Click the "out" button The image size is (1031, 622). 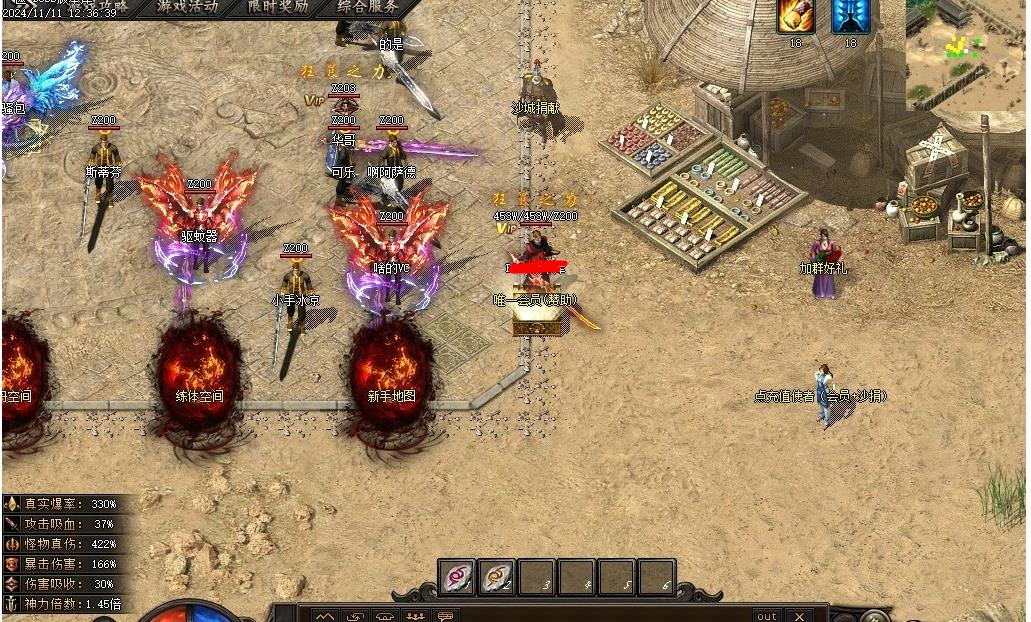[x=767, y=616]
